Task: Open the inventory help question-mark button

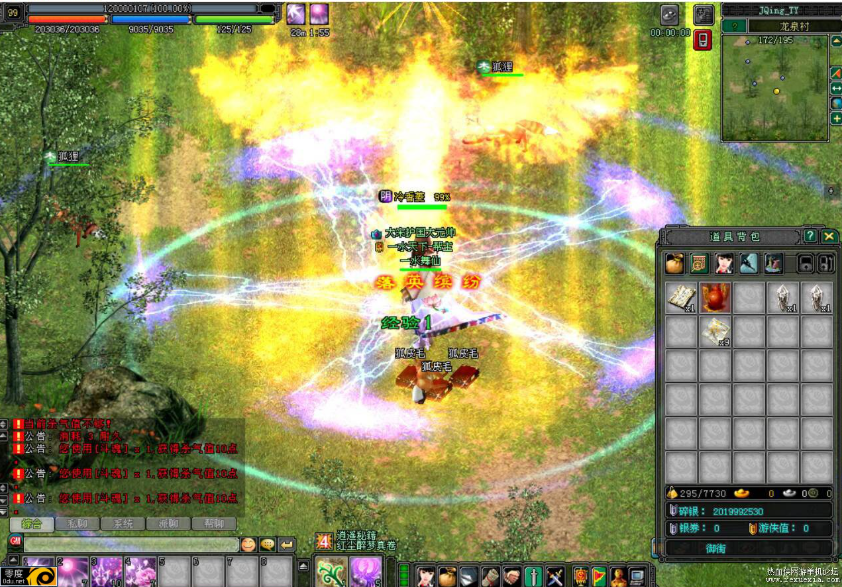Action: [810, 236]
